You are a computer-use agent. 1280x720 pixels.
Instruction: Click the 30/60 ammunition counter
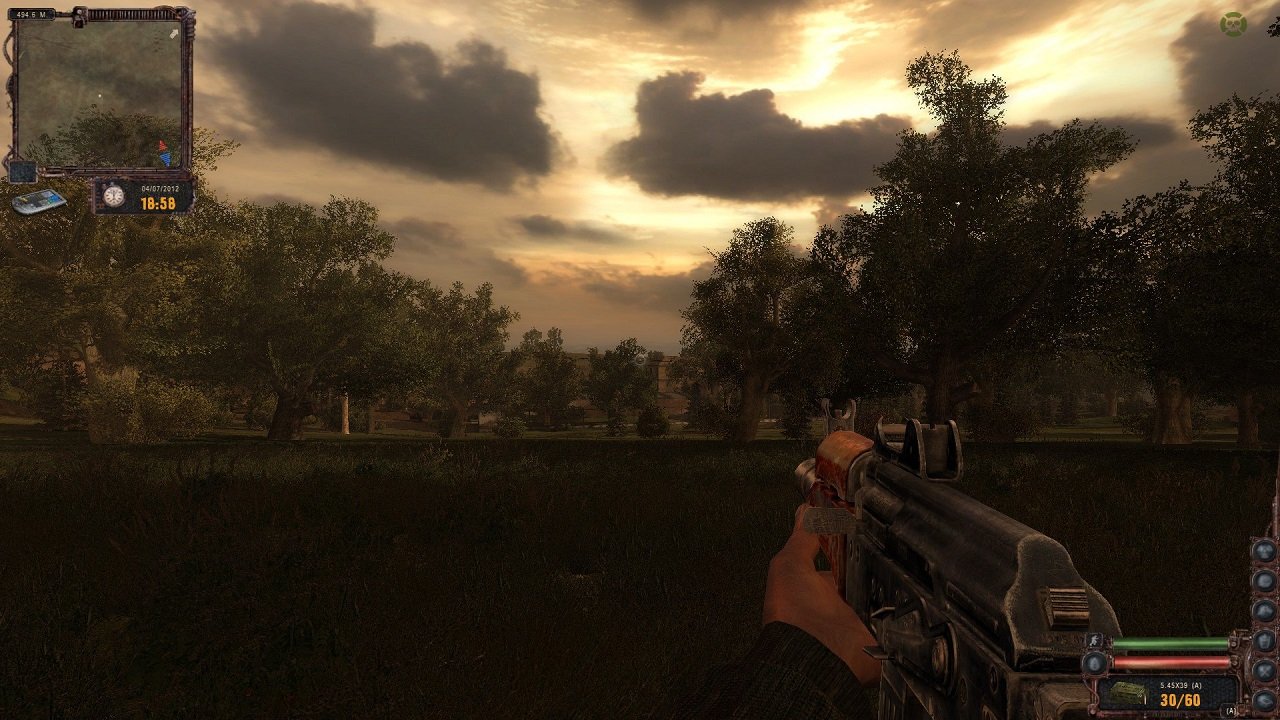coord(1179,699)
